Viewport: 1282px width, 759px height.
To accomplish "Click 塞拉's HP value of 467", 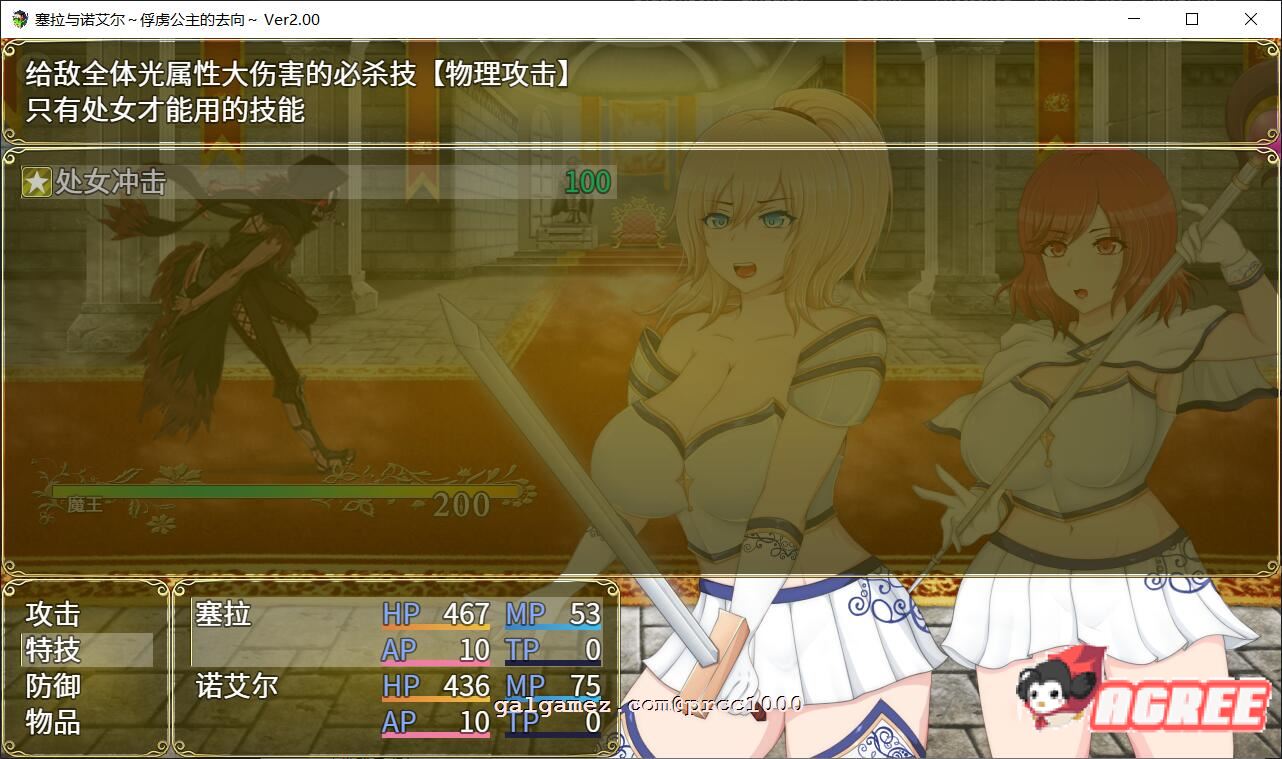I will (467, 614).
